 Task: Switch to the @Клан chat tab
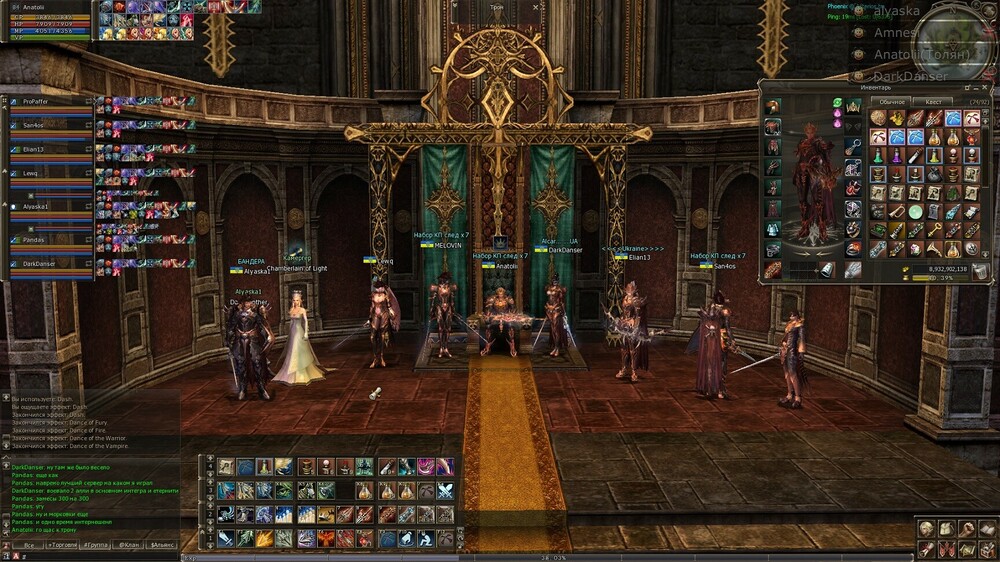pyautogui.click(x=128, y=545)
